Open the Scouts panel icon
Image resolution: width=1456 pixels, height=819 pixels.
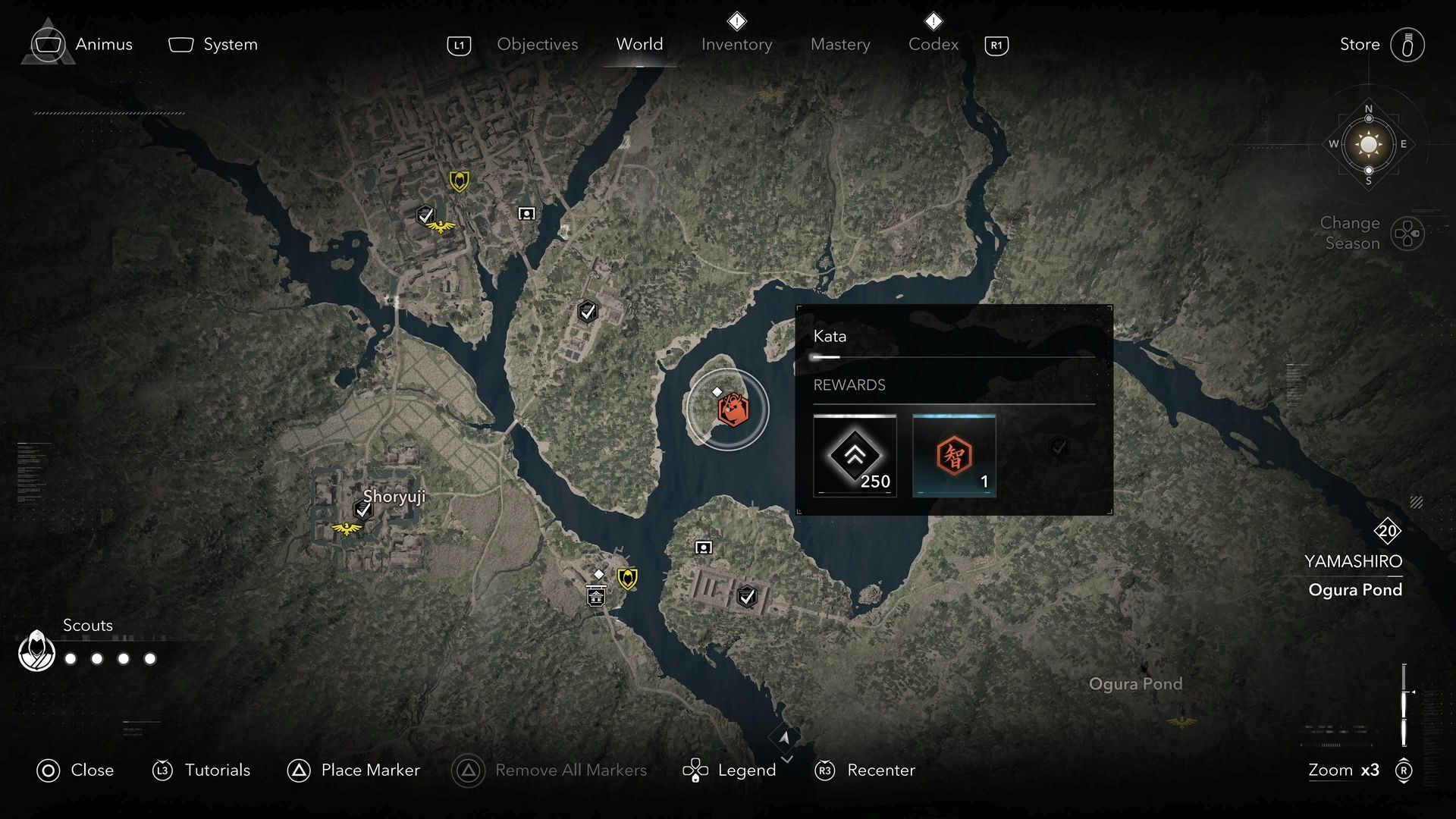(x=36, y=651)
